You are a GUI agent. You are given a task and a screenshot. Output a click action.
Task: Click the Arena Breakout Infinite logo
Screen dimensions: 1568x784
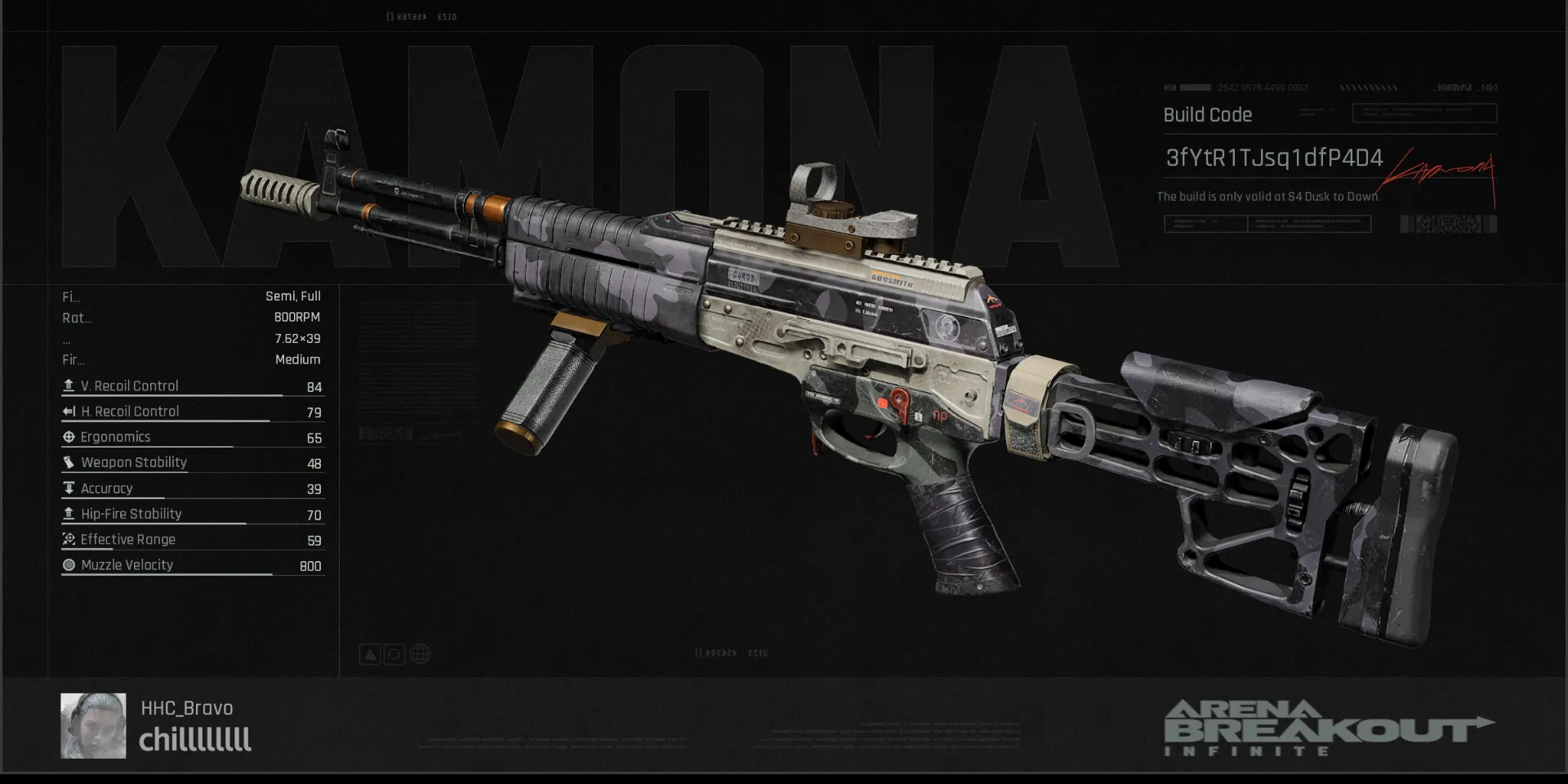tap(1328, 728)
